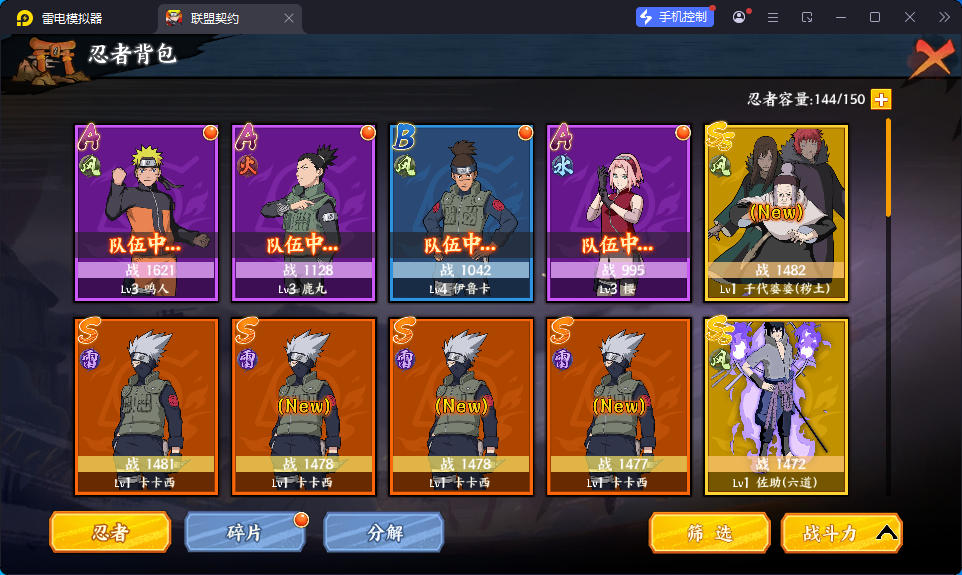Select the Kakashi card with power 1481
The image size is (962, 575).
(146, 406)
